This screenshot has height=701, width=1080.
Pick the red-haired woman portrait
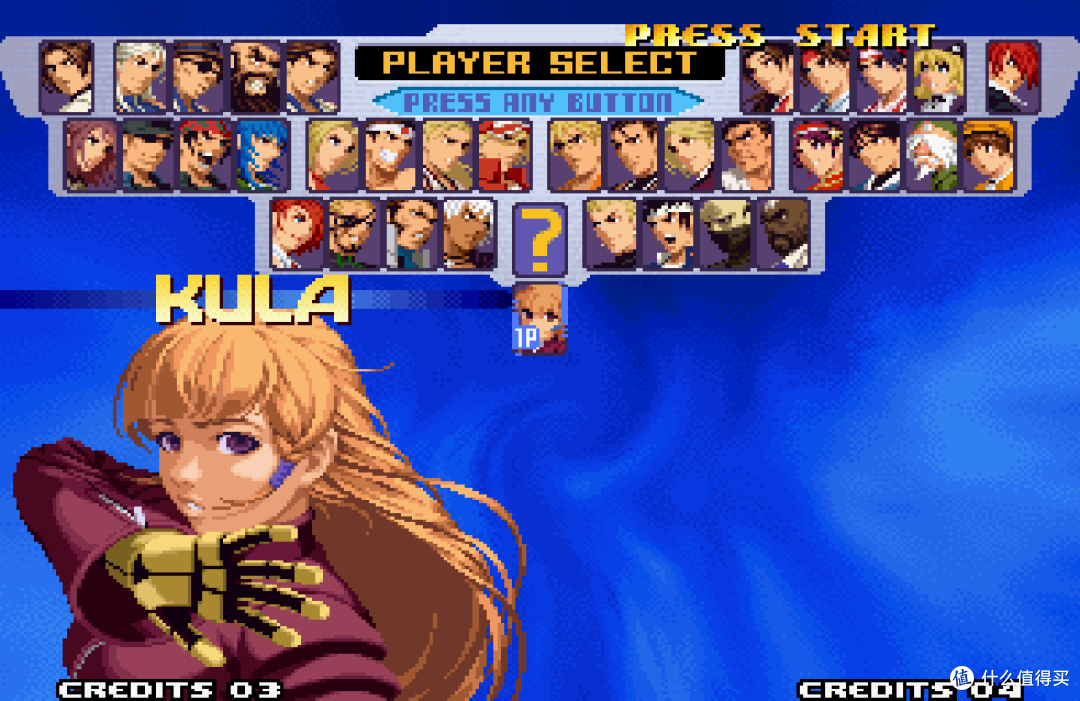297,233
